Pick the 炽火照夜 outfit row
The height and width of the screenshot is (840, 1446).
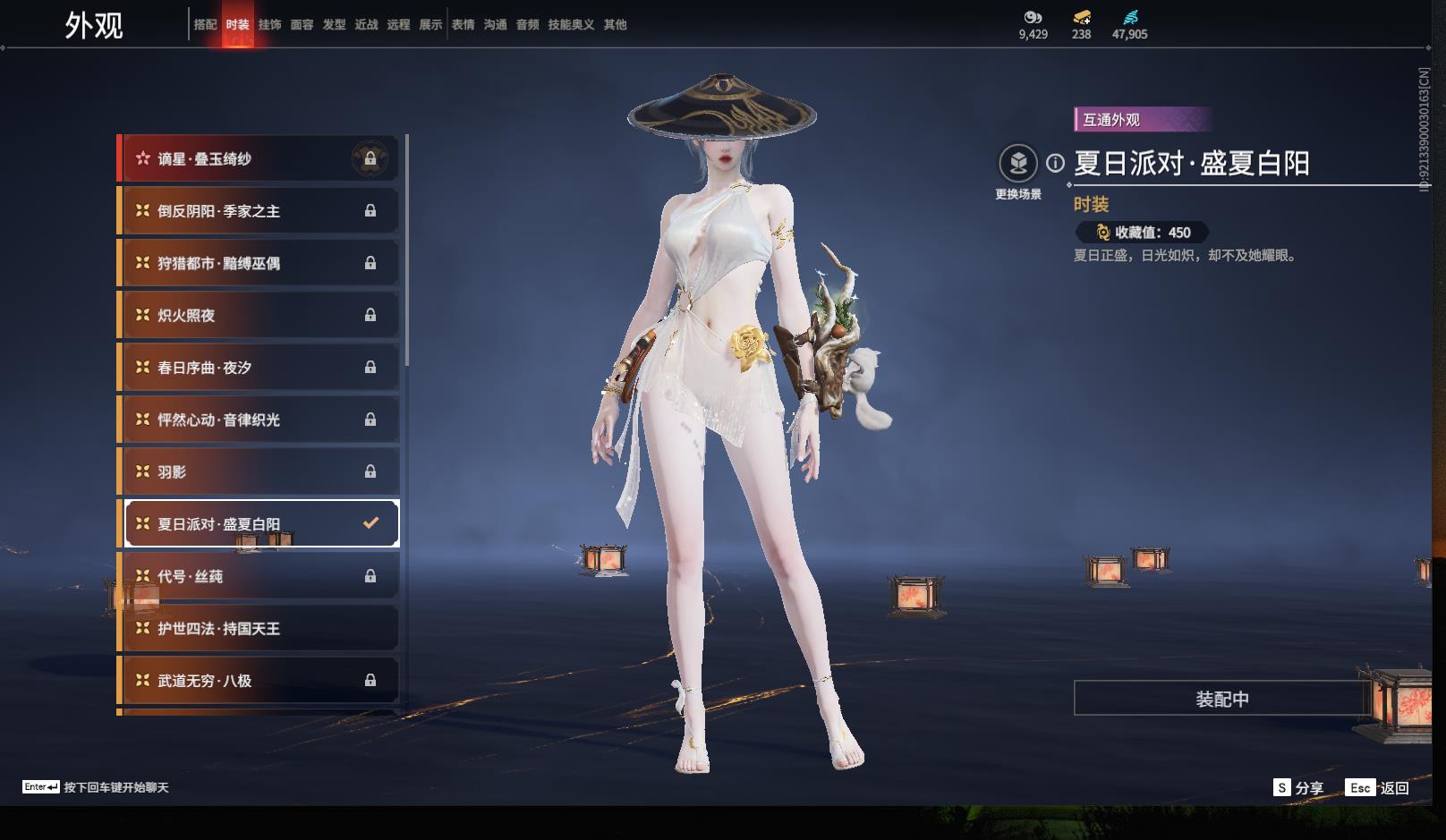259,315
